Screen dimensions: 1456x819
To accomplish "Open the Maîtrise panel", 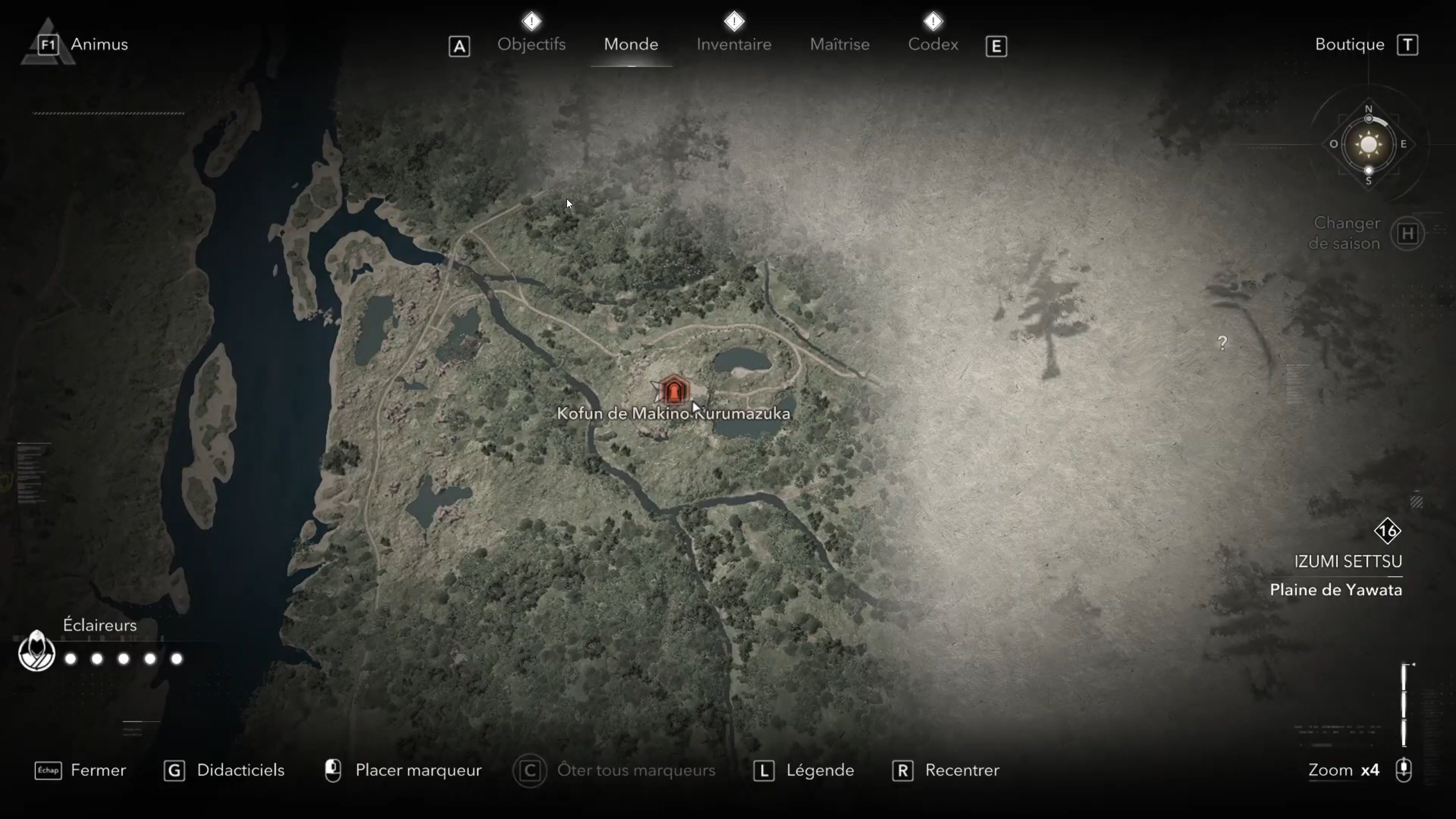I will tap(840, 44).
